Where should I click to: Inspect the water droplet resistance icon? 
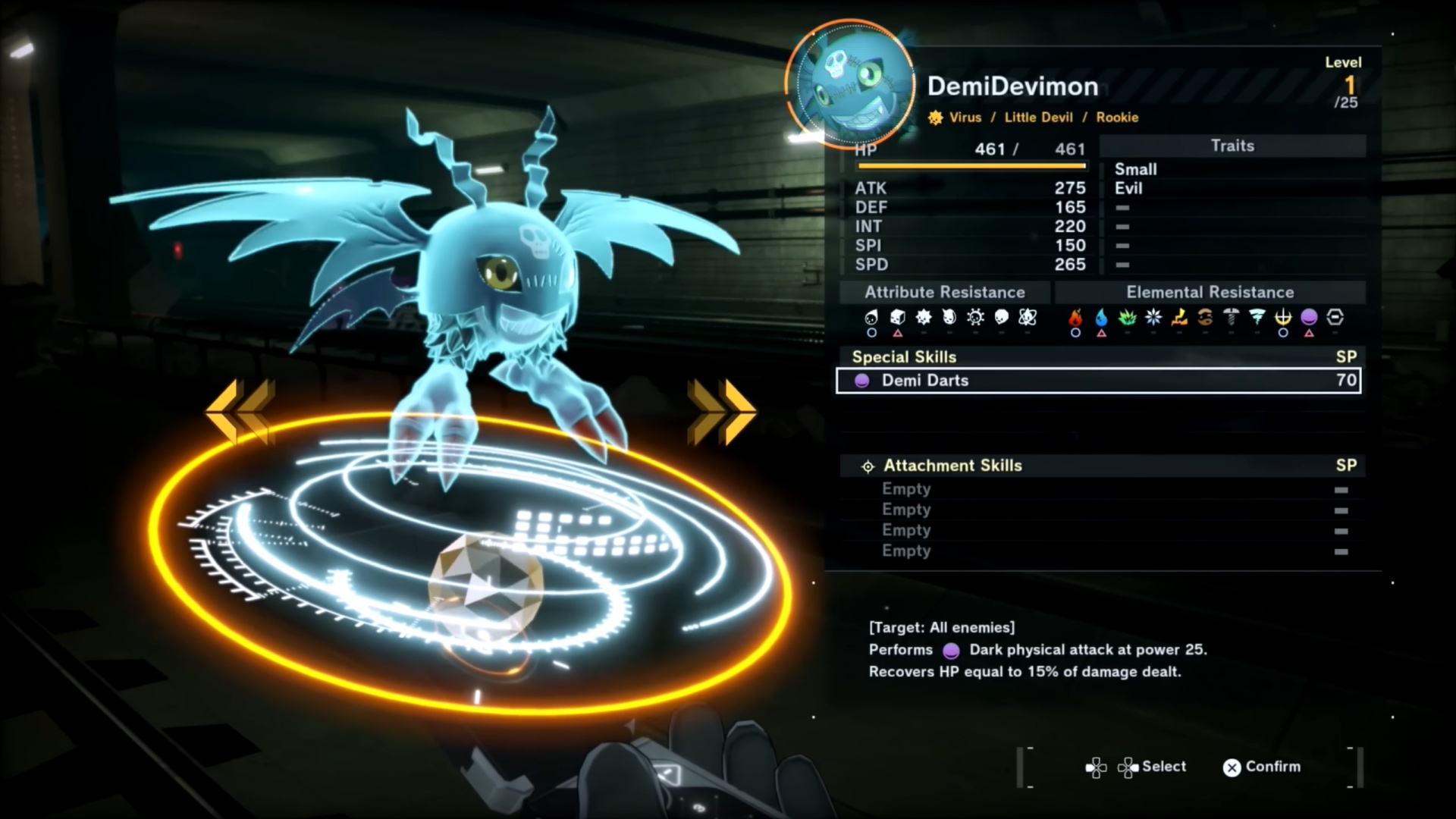pyautogui.click(x=1101, y=318)
